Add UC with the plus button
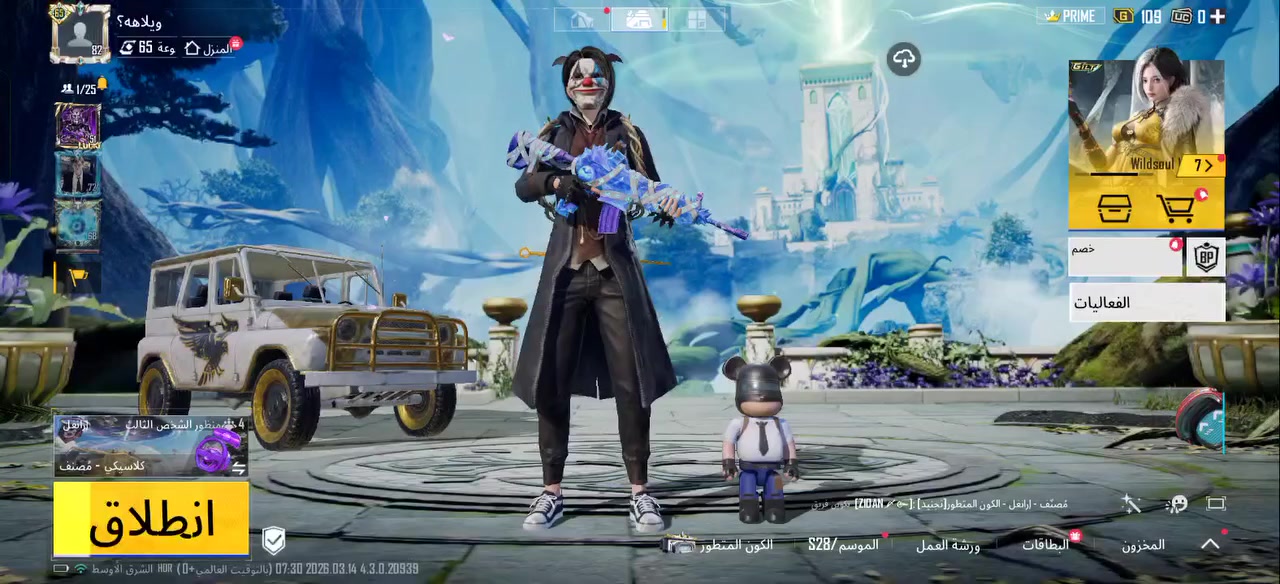Image resolution: width=1280 pixels, height=584 pixels. click(x=1218, y=16)
